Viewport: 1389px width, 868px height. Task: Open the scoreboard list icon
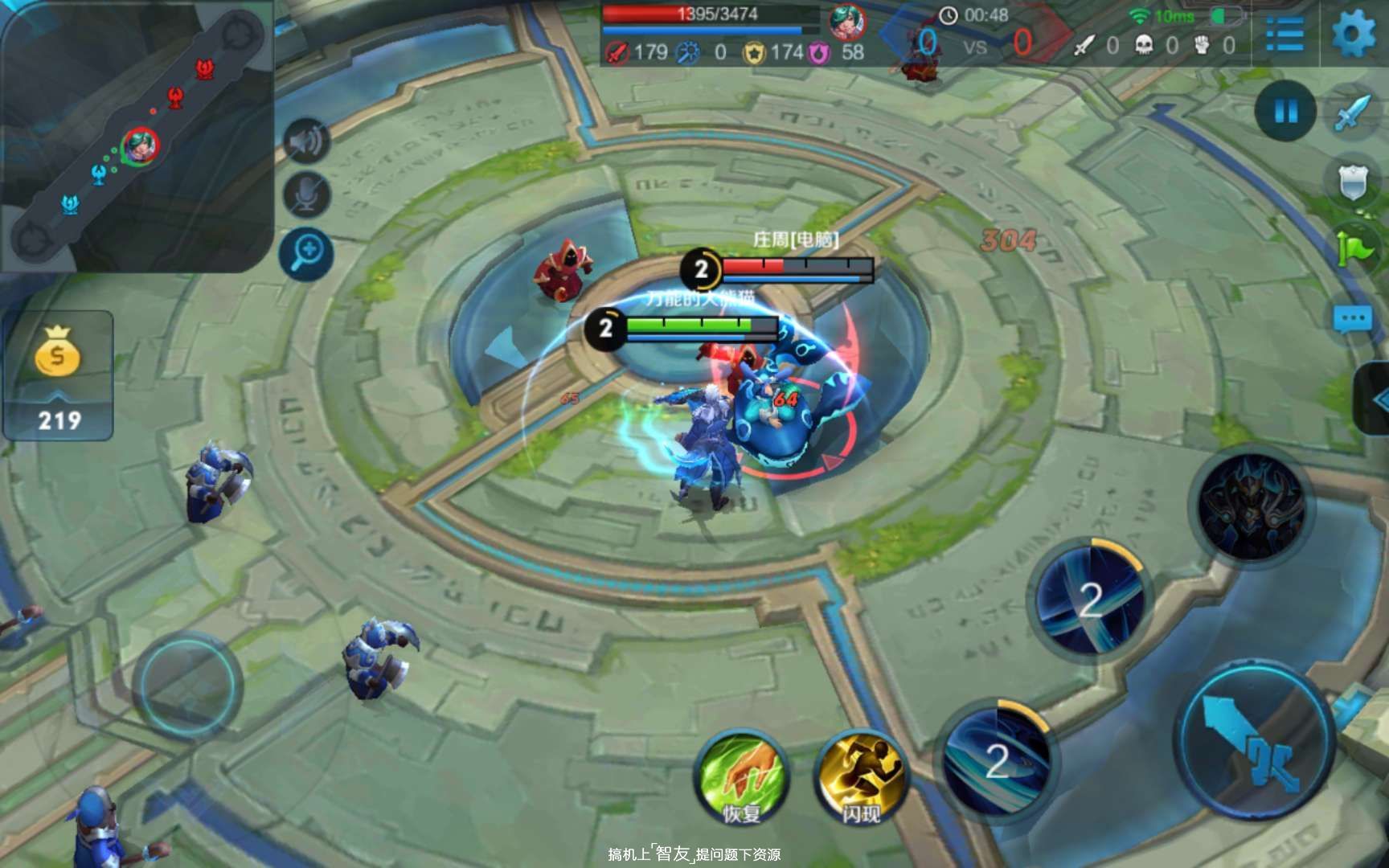click(1285, 35)
